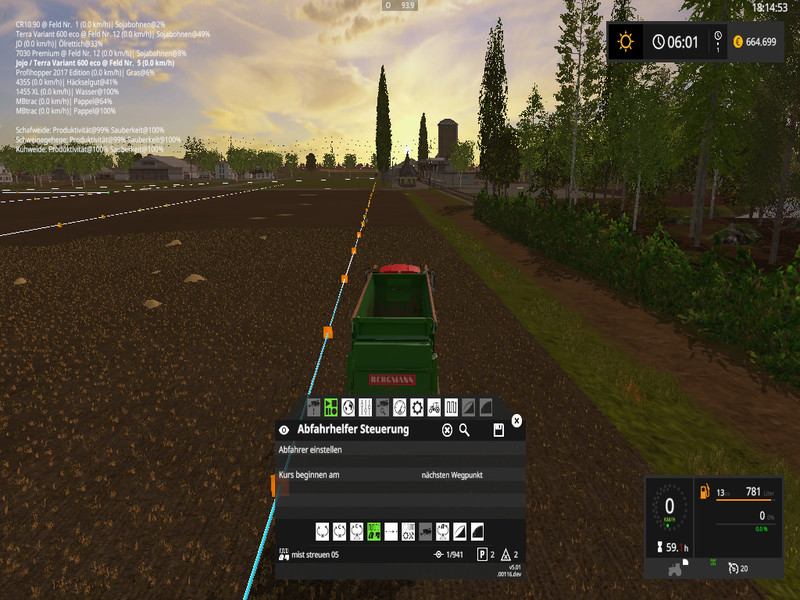Screen dimensions: 800x600
Task: Select the 'Abfahrer einstellen' row
Action: point(400,450)
